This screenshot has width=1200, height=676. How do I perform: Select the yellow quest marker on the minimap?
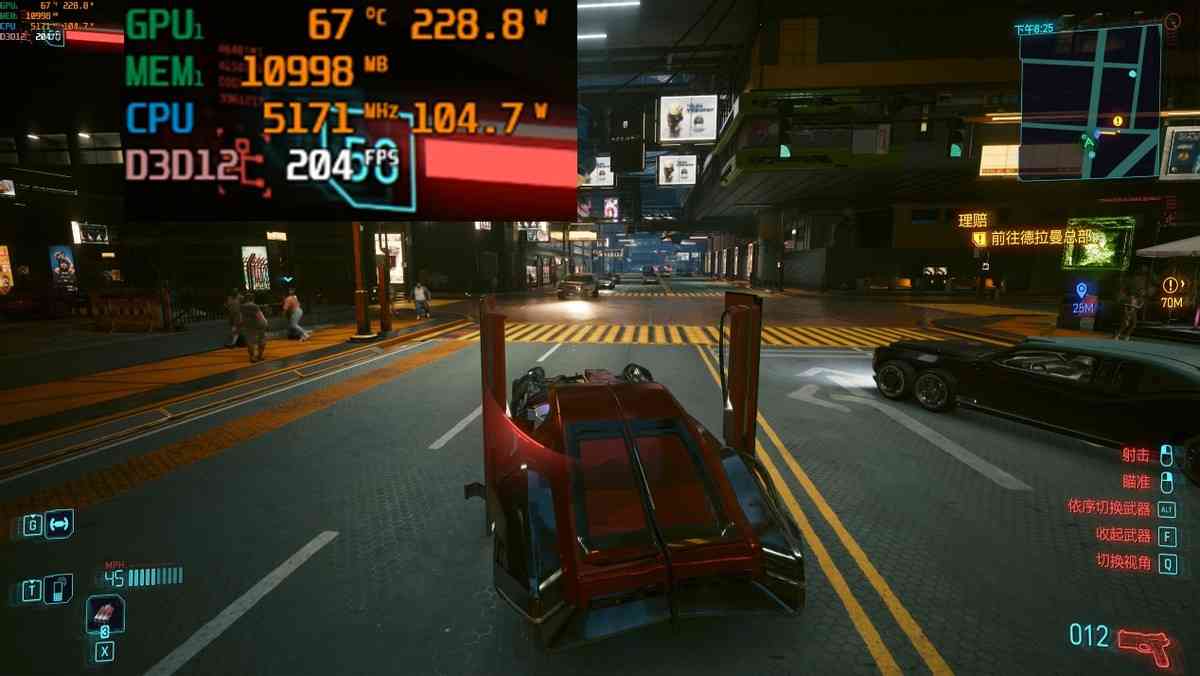click(1117, 121)
